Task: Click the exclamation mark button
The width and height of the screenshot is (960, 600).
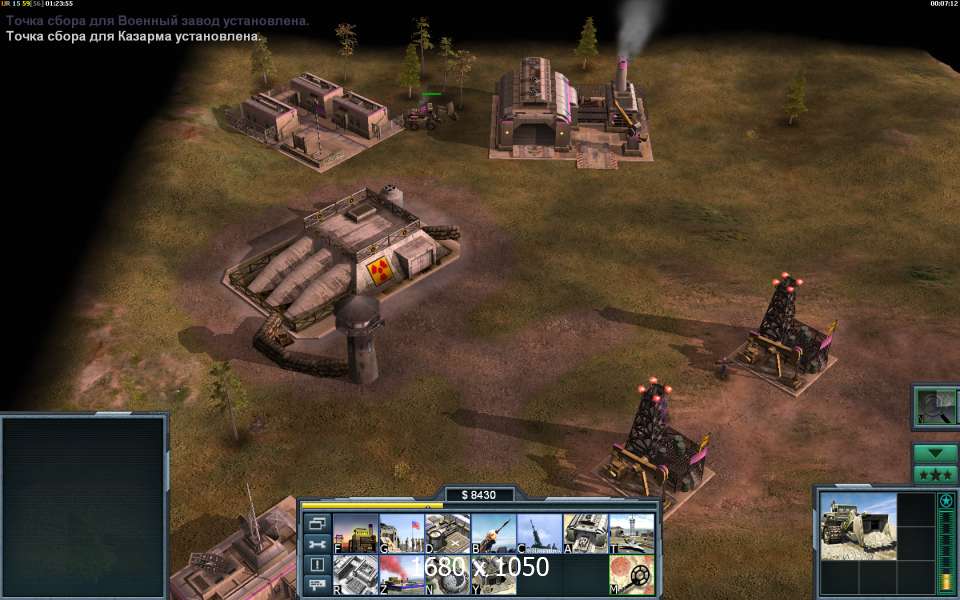Action: coord(317,565)
